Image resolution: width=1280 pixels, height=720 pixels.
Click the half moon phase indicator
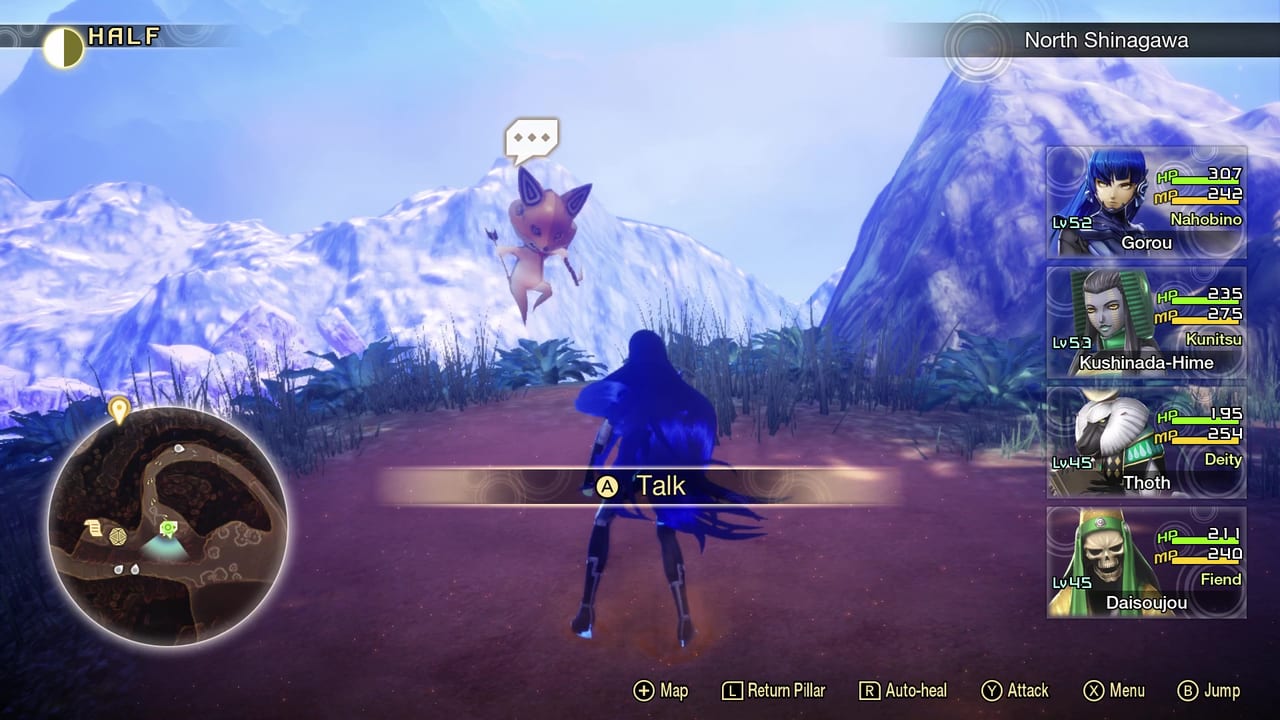(x=62, y=46)
